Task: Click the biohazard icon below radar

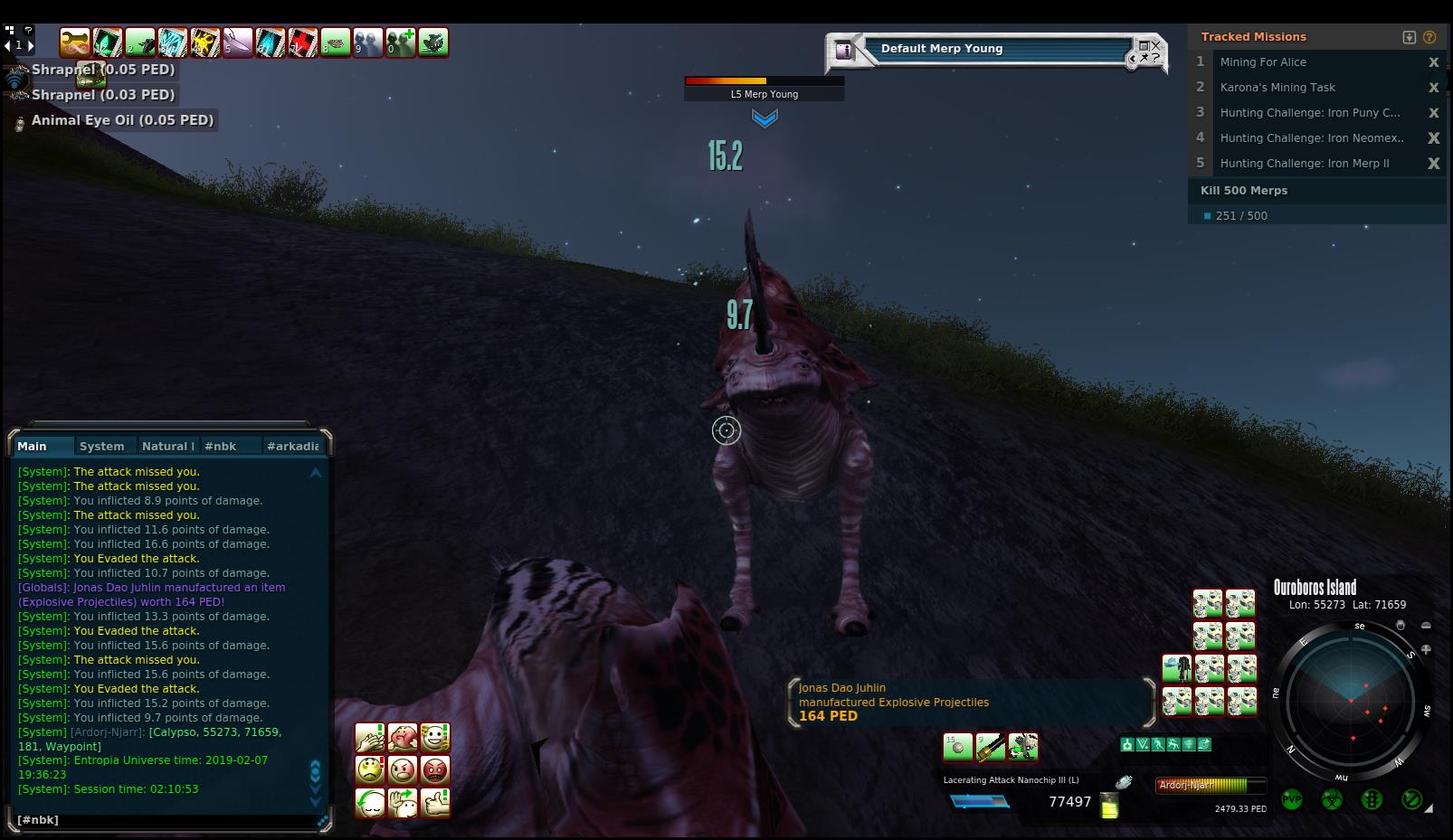Action: (1332, 799)
